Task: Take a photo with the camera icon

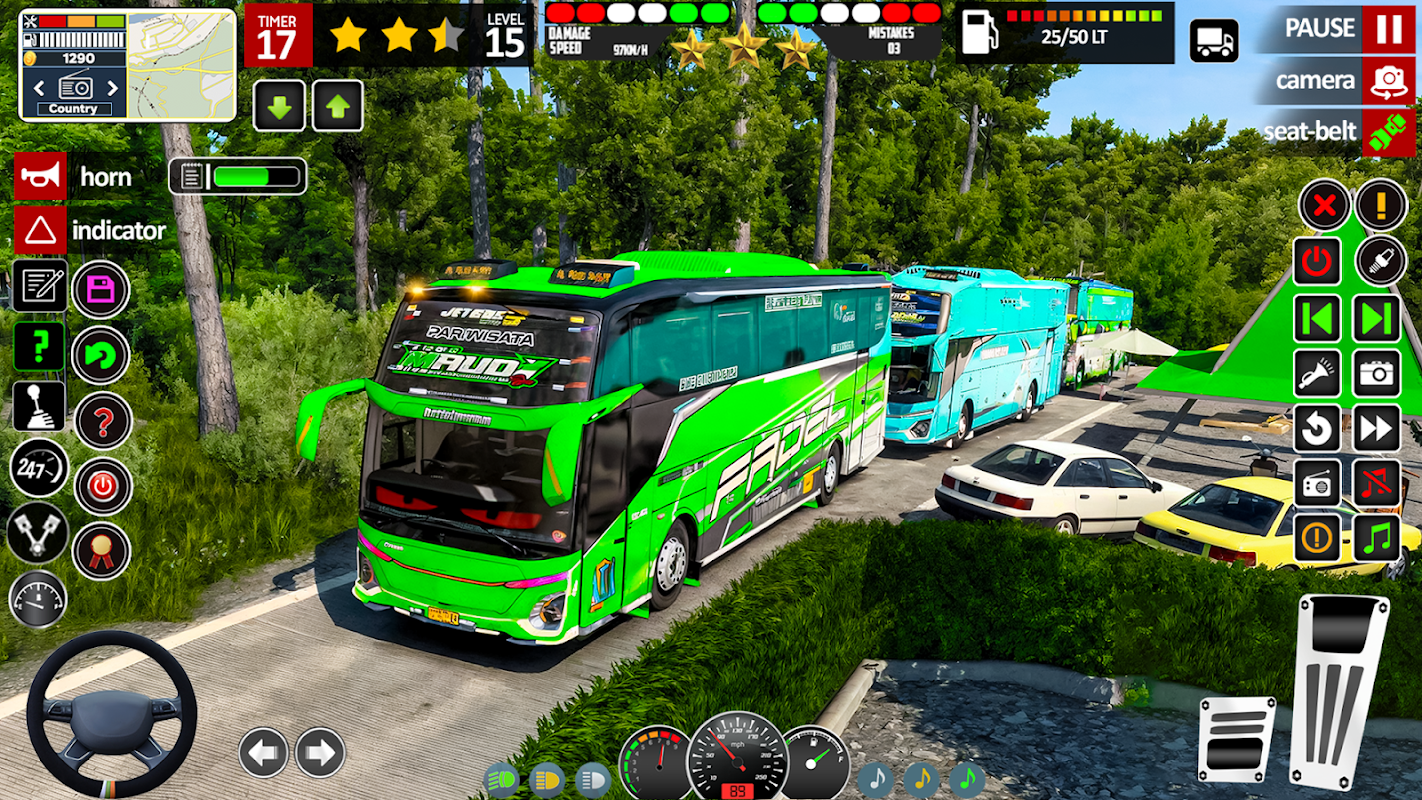Action: click(x=1377, y=374)
